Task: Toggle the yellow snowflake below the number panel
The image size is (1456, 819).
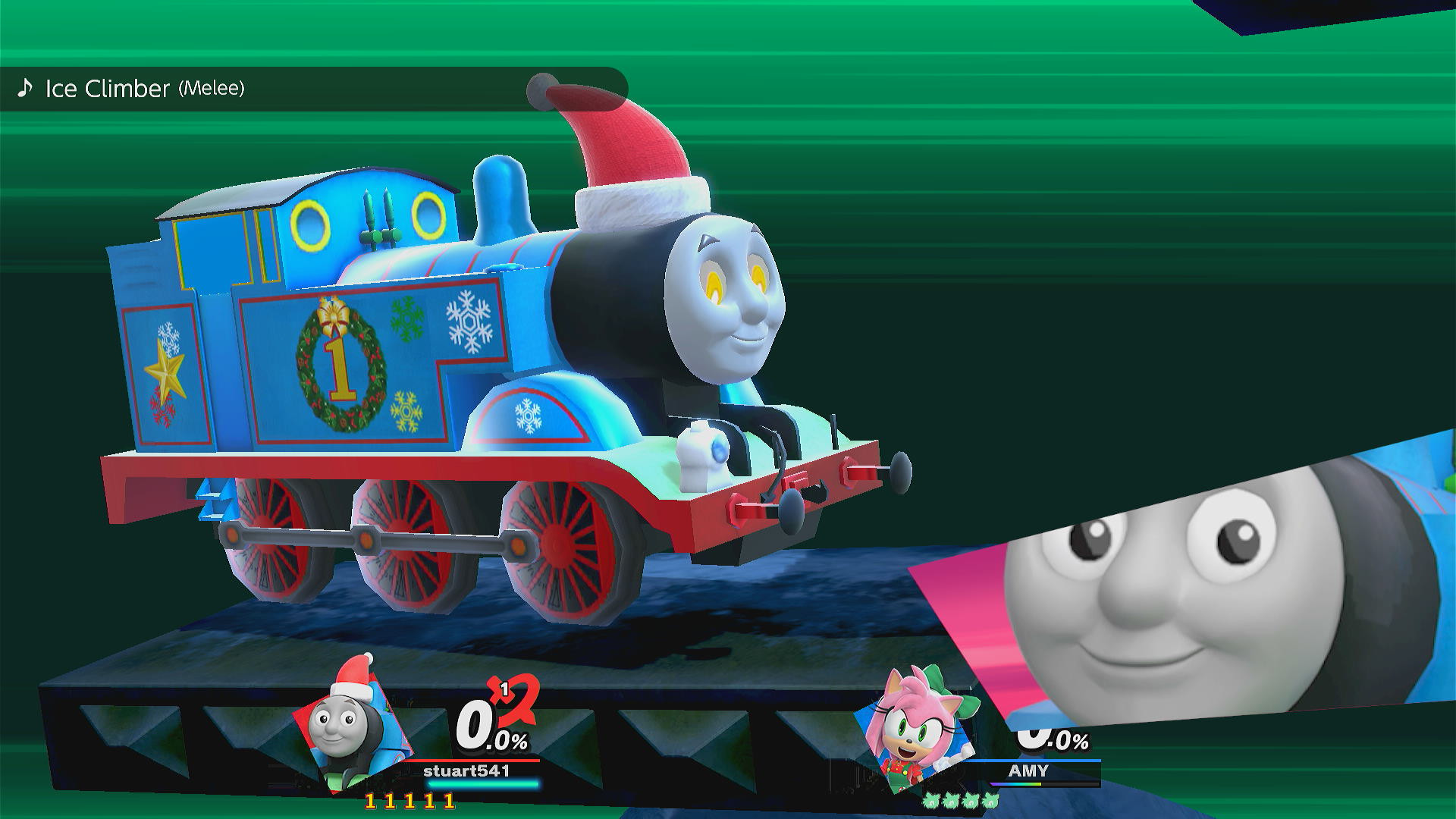Action: [407, 410]
